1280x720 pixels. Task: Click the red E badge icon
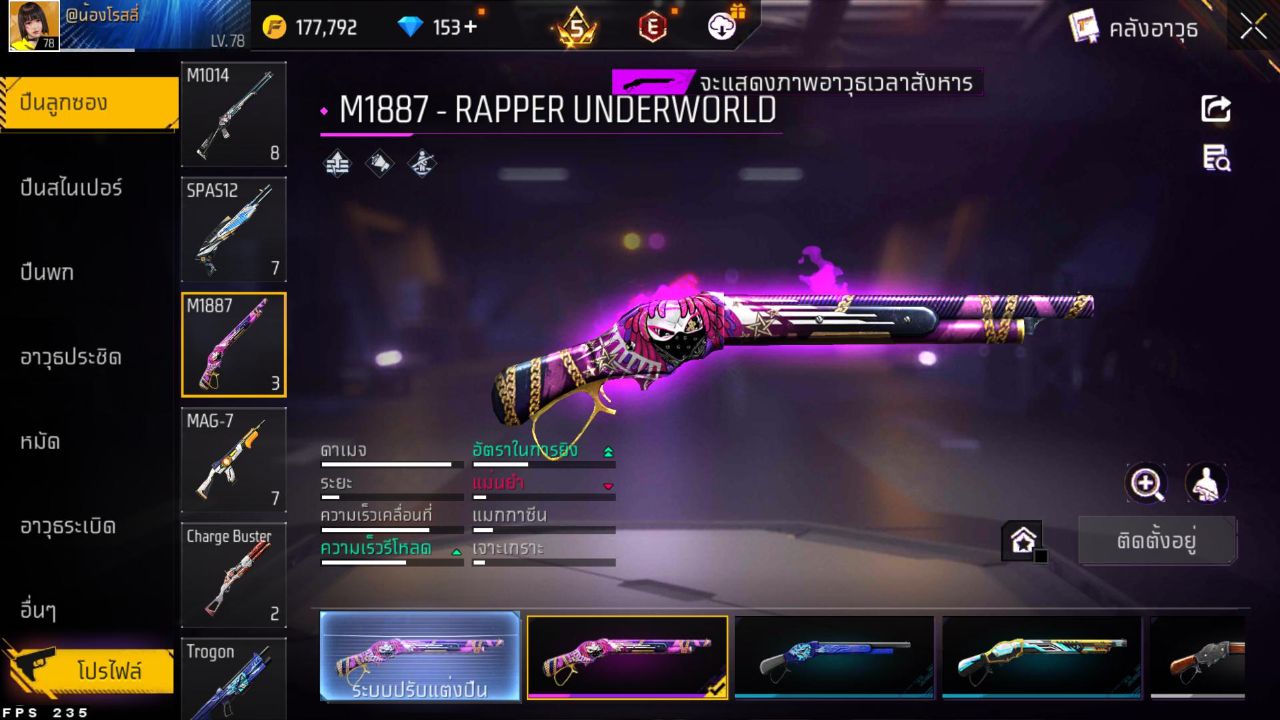coord(652,28)
